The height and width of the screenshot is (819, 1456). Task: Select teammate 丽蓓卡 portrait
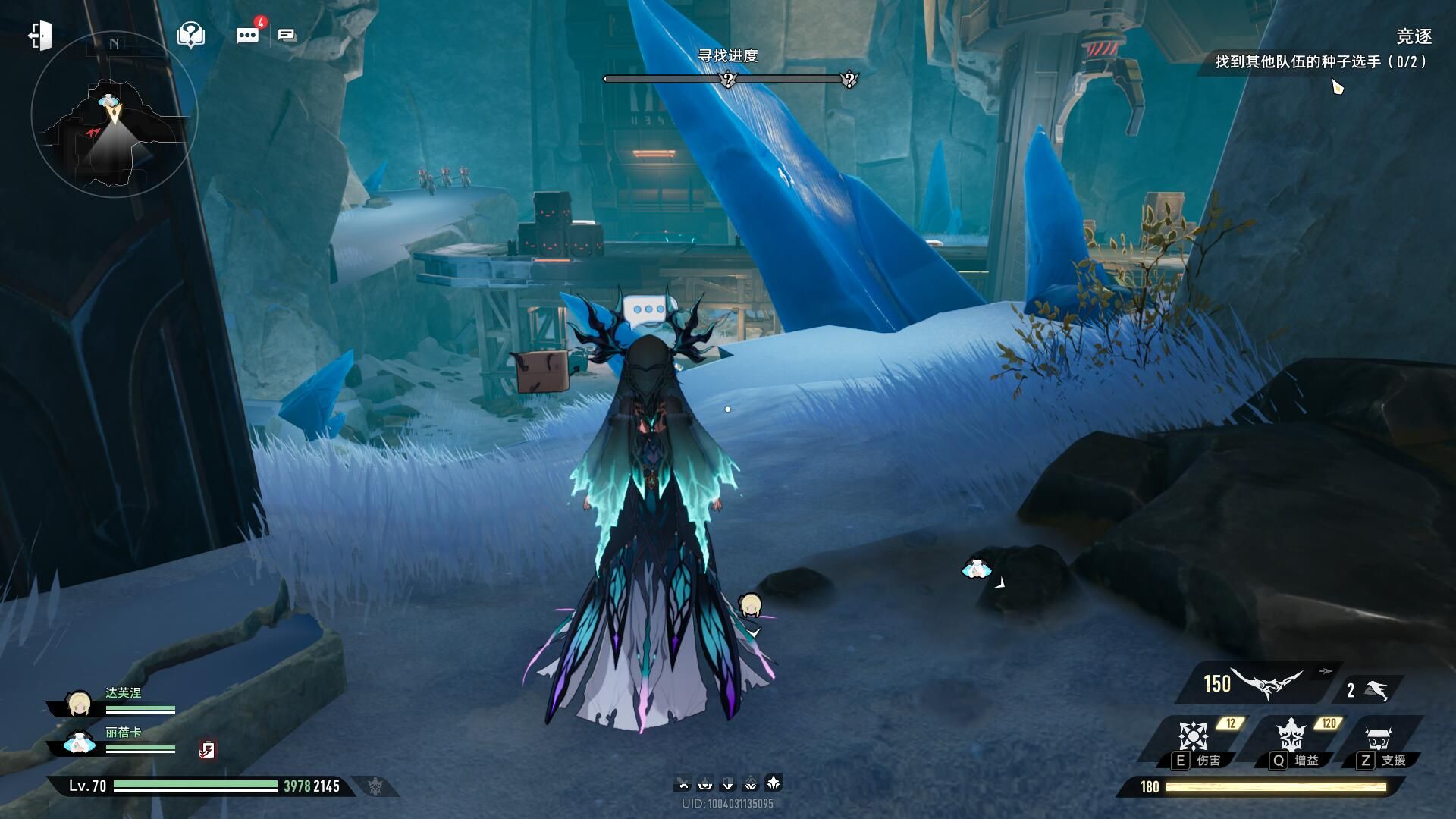pyautogui.click(x=79, y=743)
